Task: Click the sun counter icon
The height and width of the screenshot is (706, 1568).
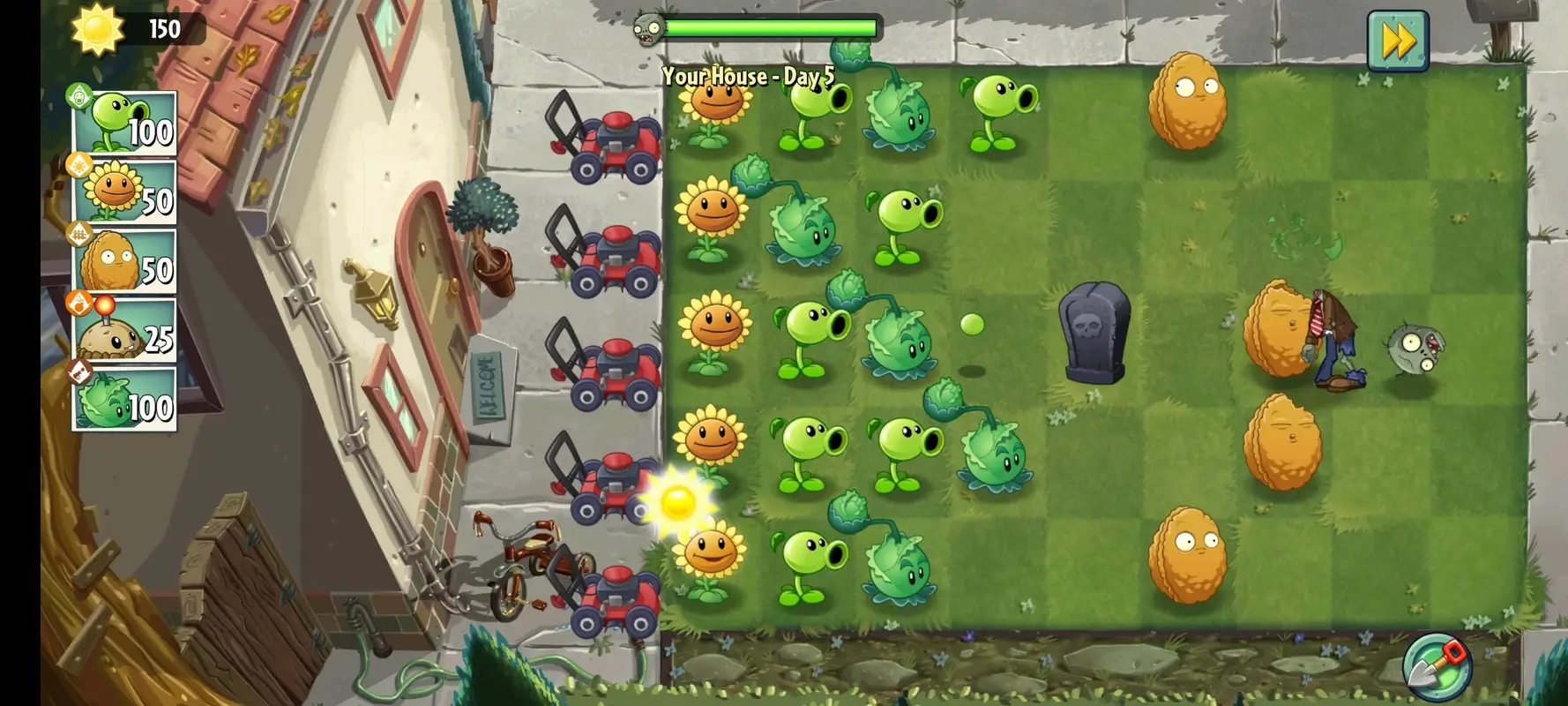Action: [97, 28]
